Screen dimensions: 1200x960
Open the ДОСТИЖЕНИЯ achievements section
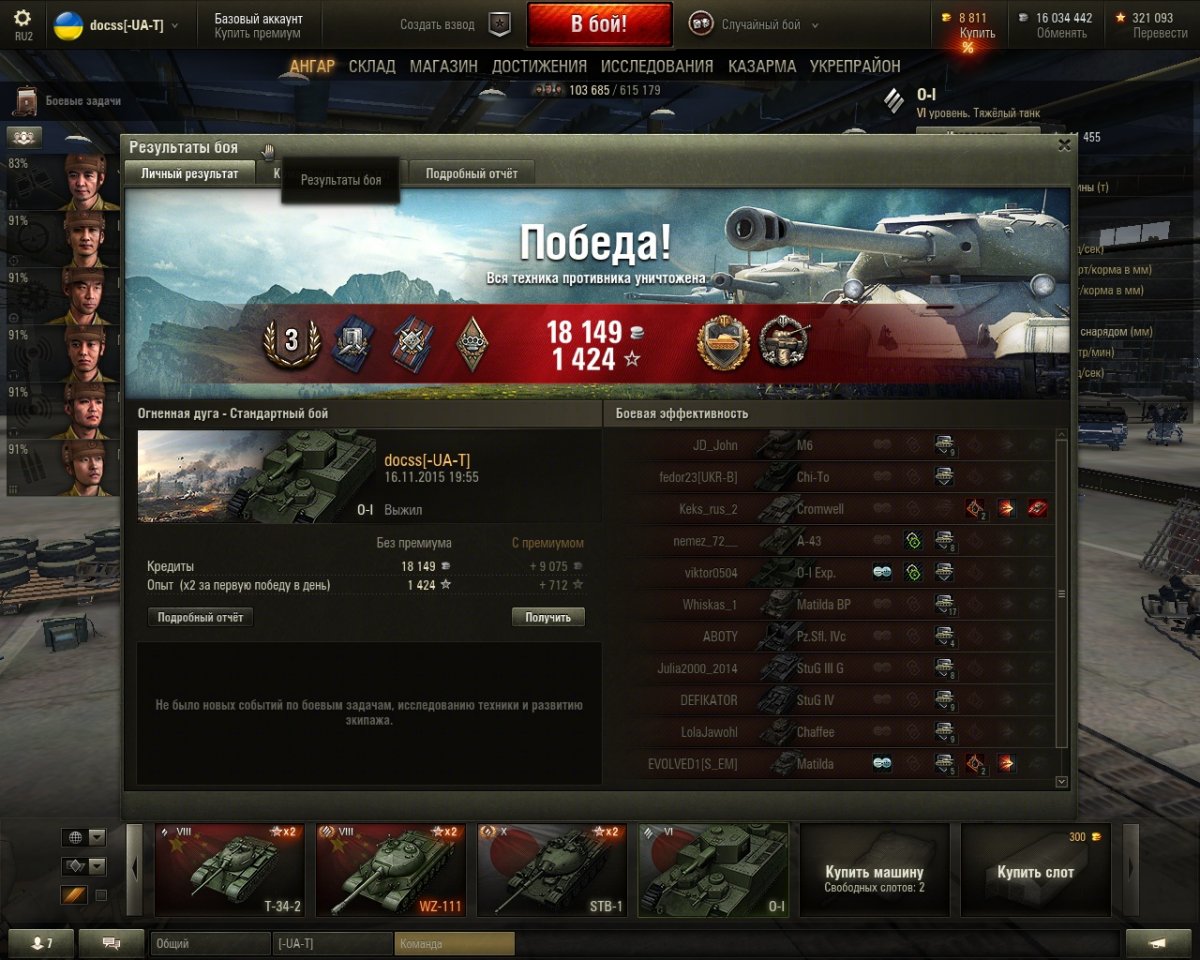pyautogui.click(x=539, y=66)
